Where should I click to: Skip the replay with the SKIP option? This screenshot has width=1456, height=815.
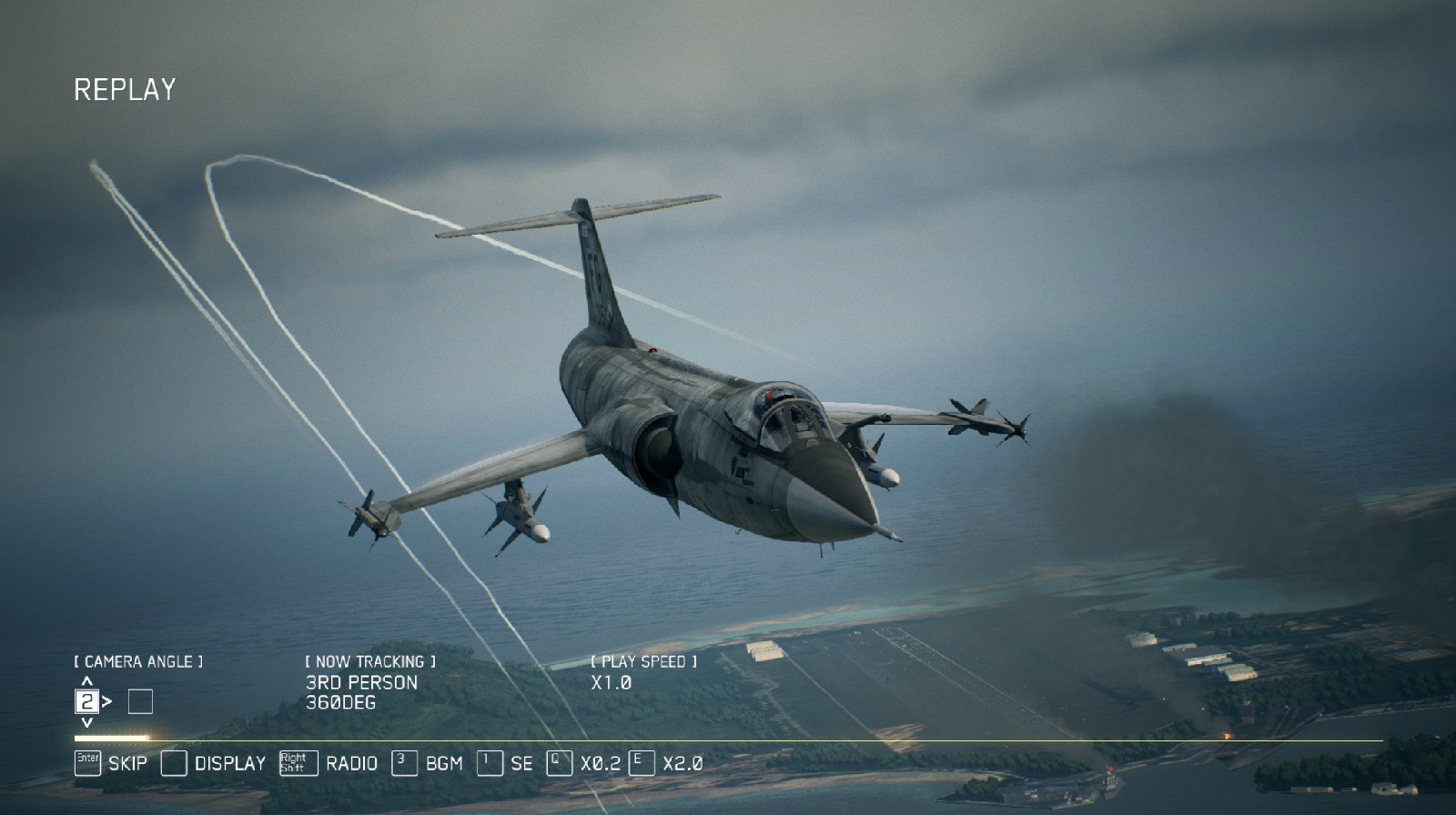pos(111,763)
